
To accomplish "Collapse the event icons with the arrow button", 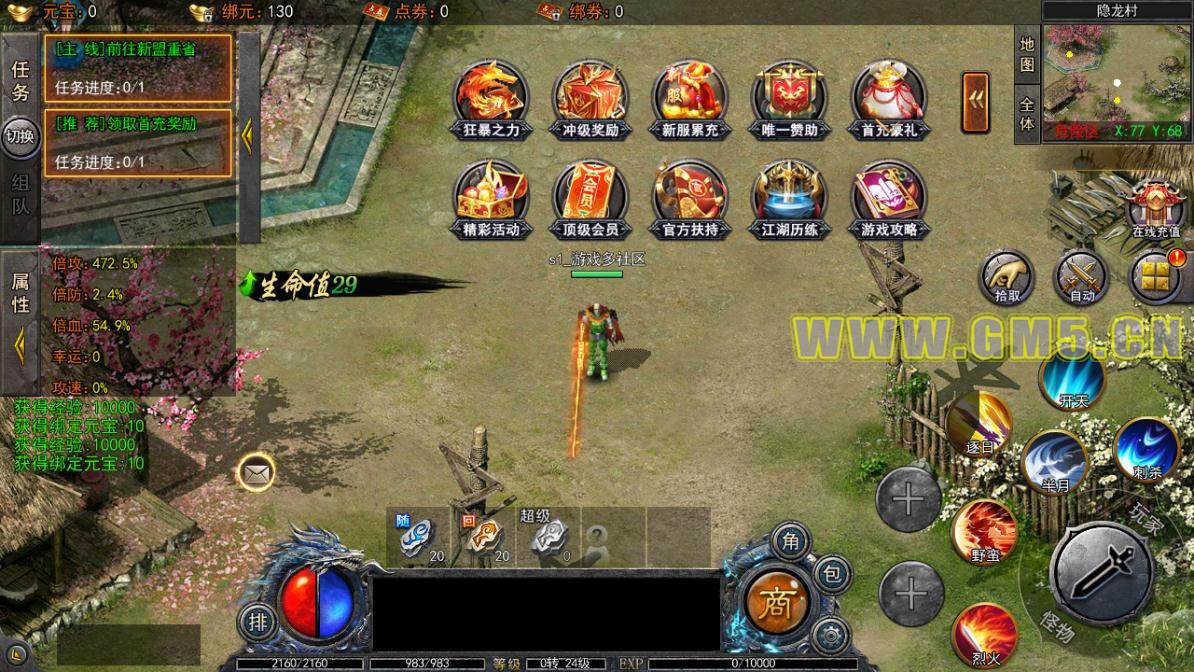I will tap(976, 103).
